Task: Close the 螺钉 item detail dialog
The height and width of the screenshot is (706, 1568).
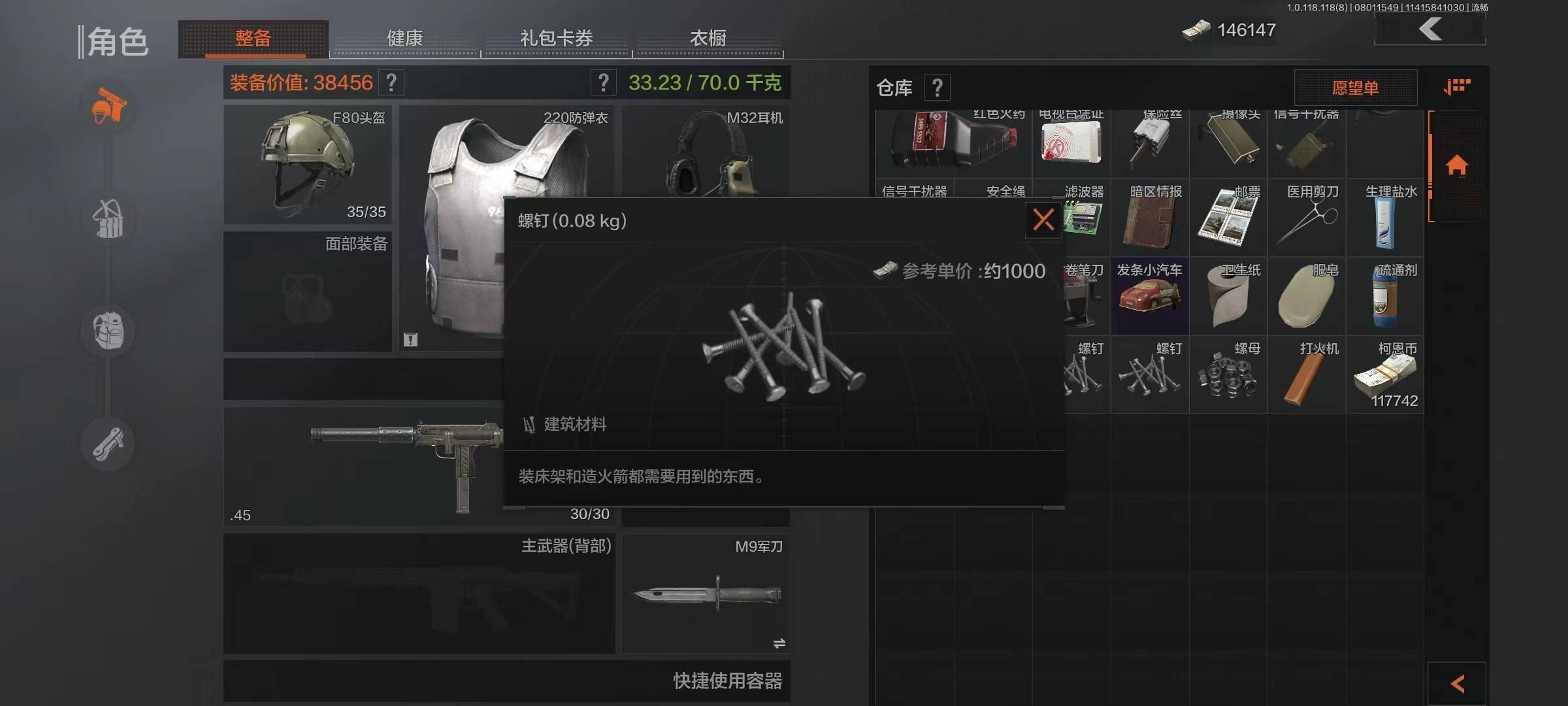Action: (x=1042, y=220)
